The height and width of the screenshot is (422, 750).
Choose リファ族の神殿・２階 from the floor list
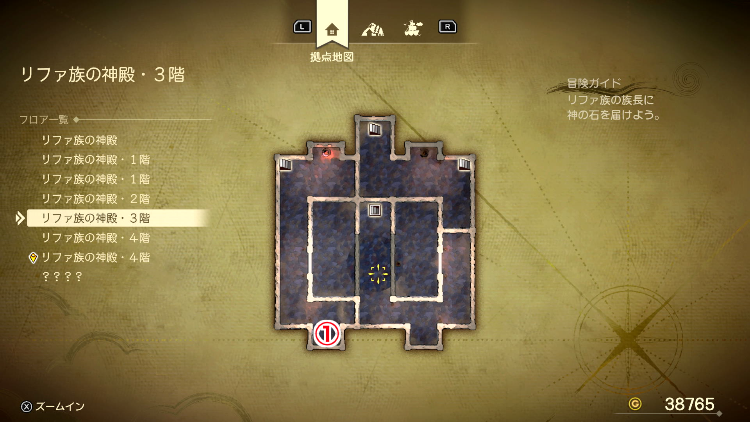(x=95, y=198)
